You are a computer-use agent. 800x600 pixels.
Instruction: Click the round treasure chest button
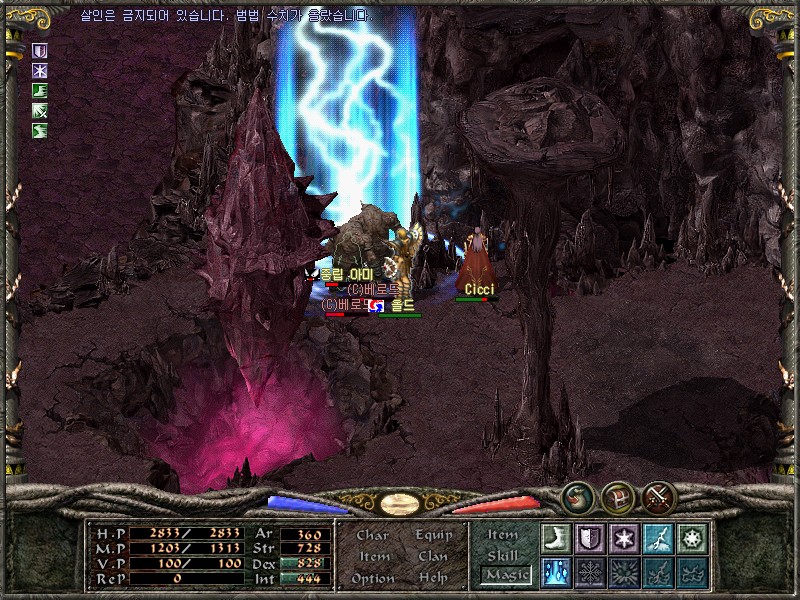pos(617,495)
